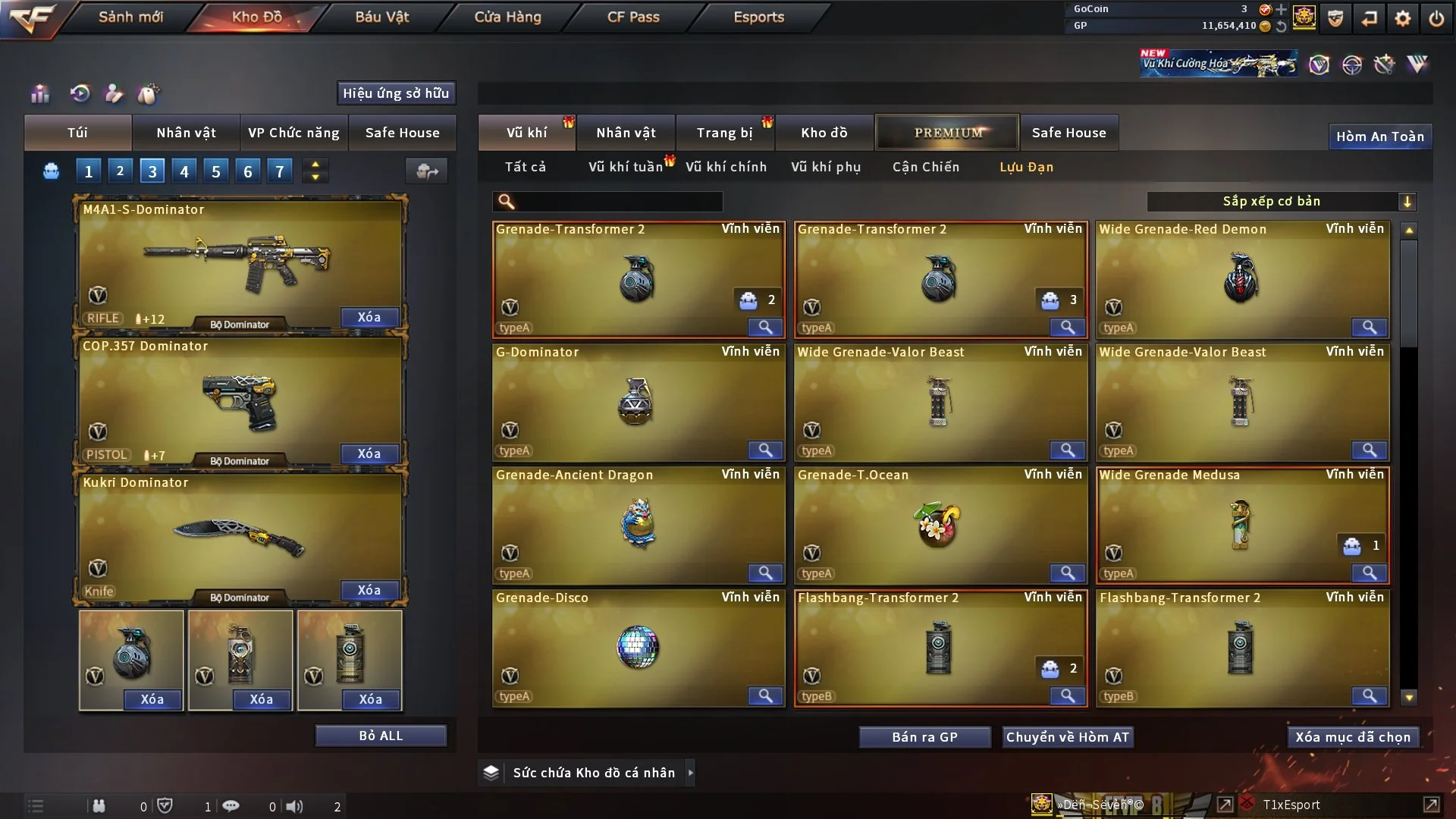Click Chuyển về Hòm AT button
The height and width of the screenshot is (819, 1456).
(x=1067, y=737)
